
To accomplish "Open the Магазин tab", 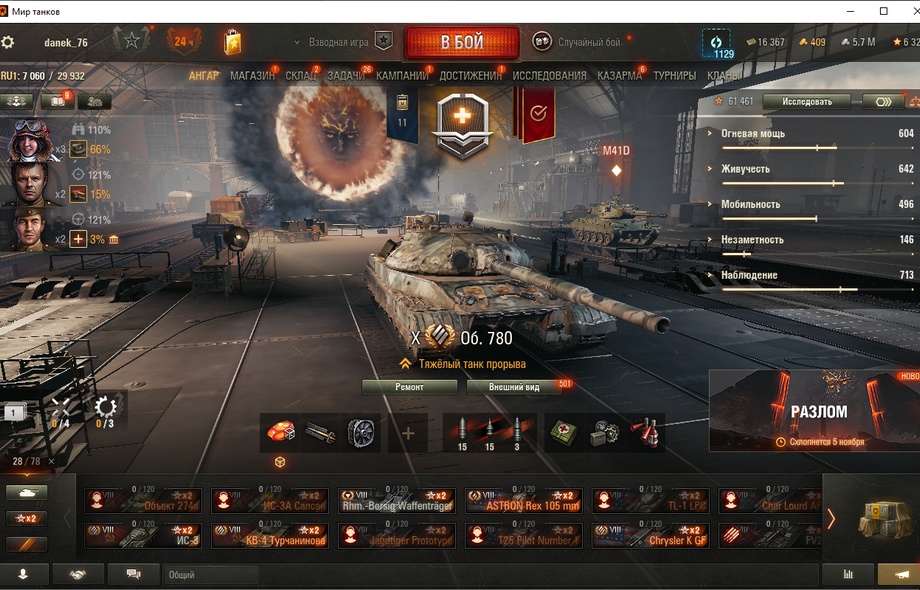I will (x=251, y=76).
